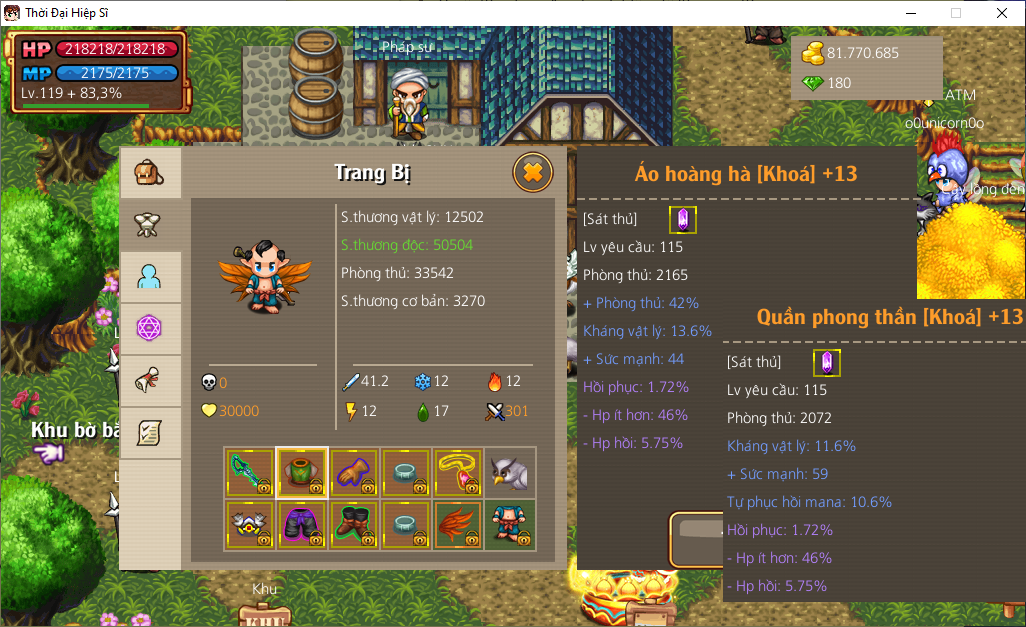
Task: Select the blue costume outfit slot
Action: (510, 524)
